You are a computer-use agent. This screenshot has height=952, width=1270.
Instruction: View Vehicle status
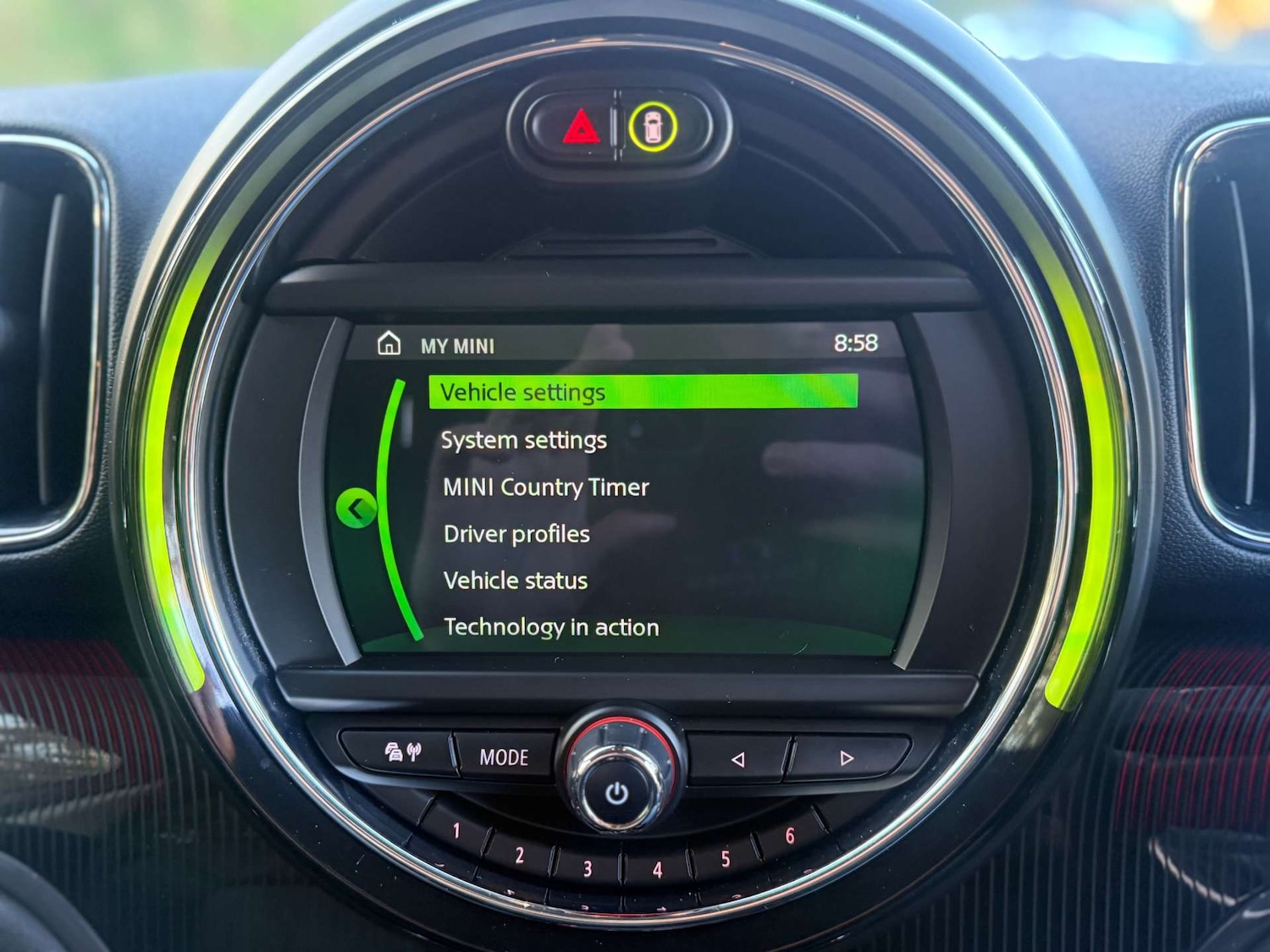click(x=514, y=581)
